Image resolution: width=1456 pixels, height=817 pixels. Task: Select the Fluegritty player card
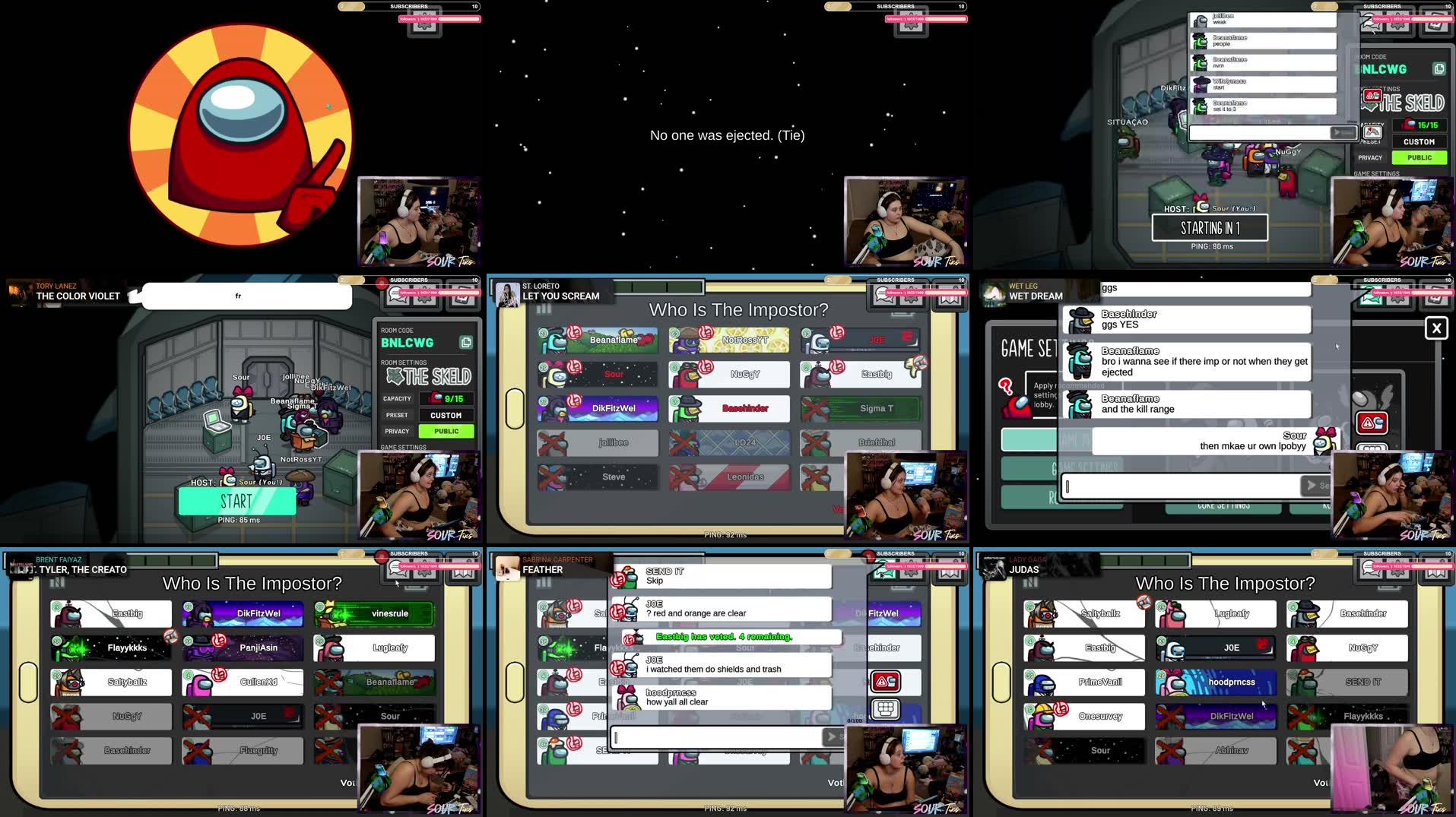click(x=243, y=751)
